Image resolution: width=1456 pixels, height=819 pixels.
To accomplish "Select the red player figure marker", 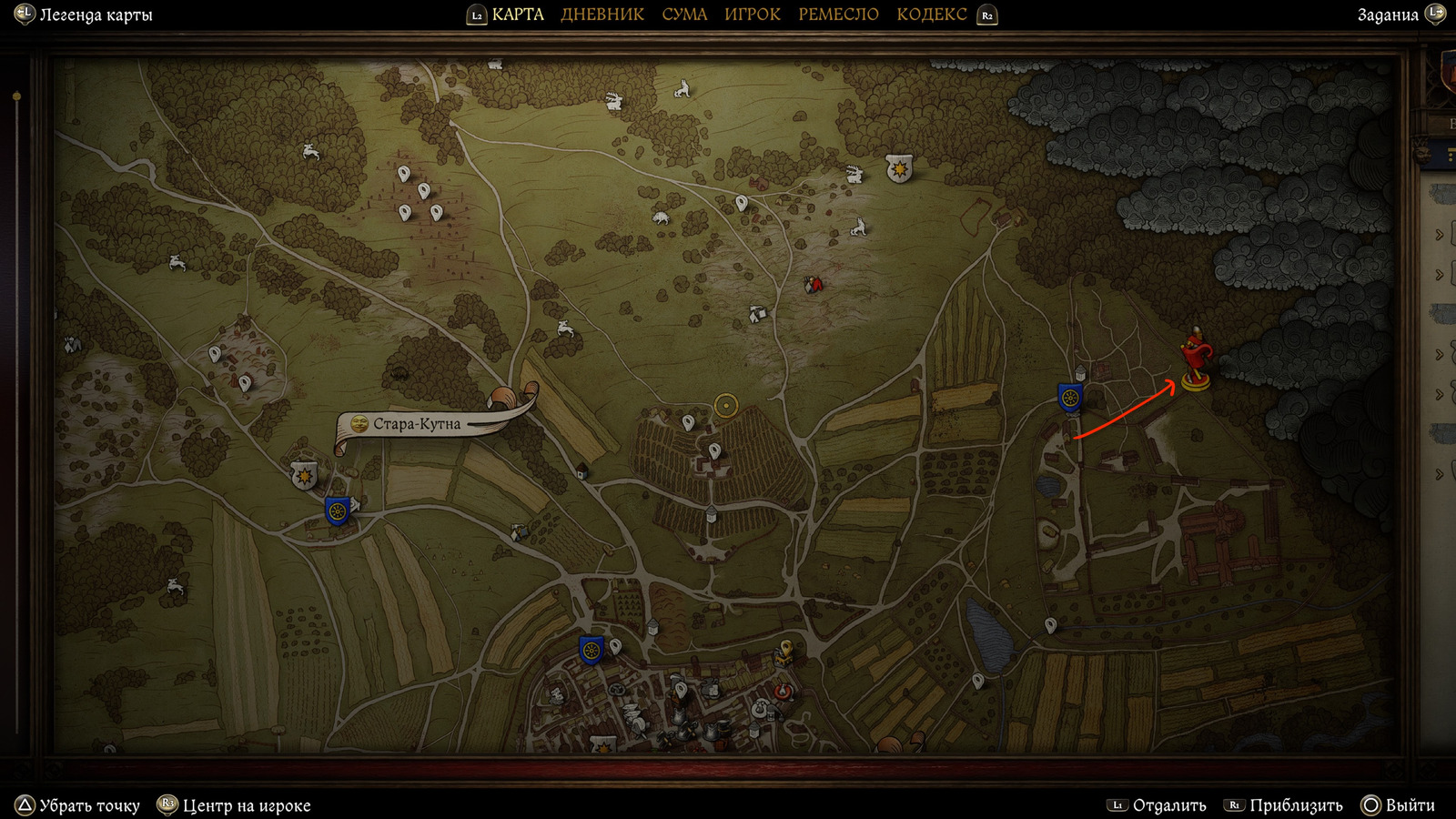I will 1195,359.
